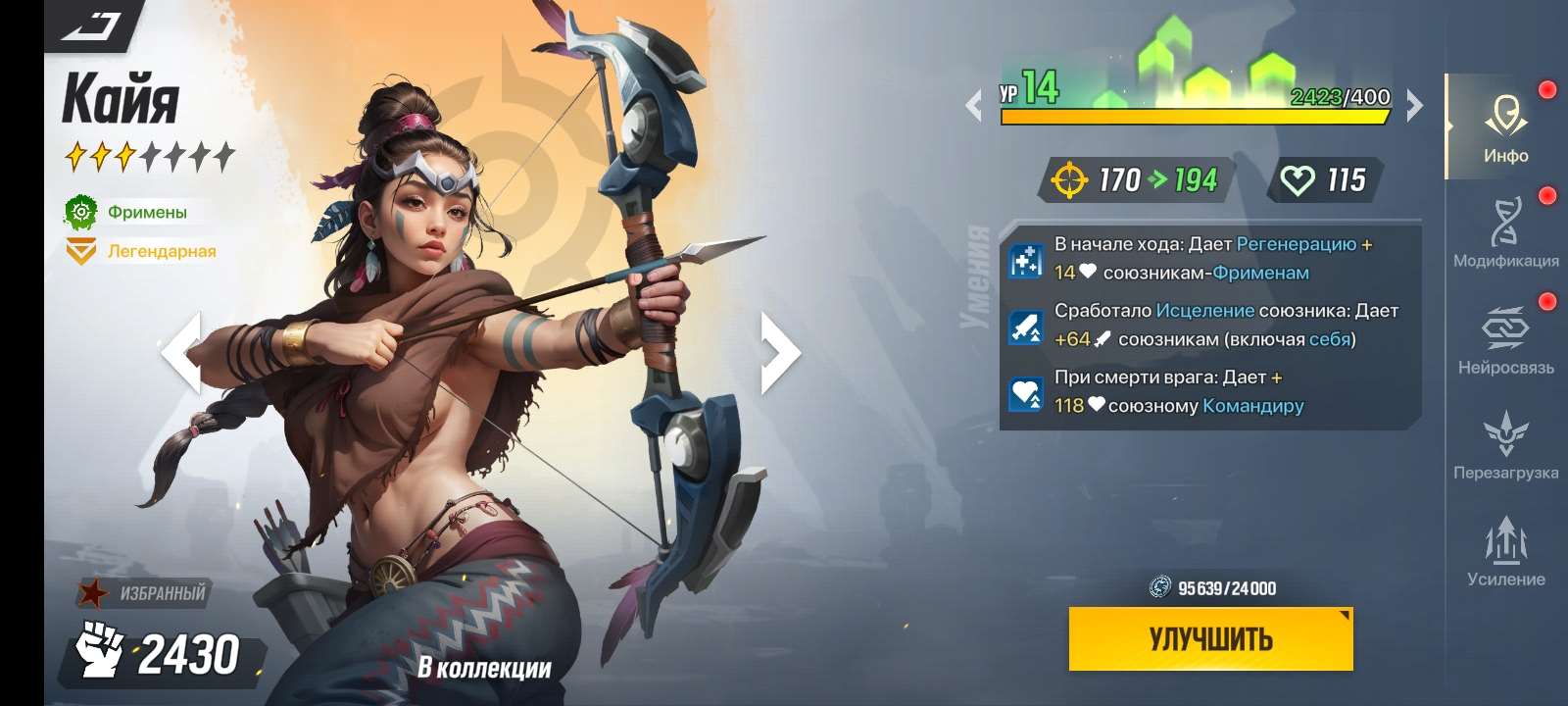
Task: Toggle the Избранный favorite marker
Action: (142, 591)
